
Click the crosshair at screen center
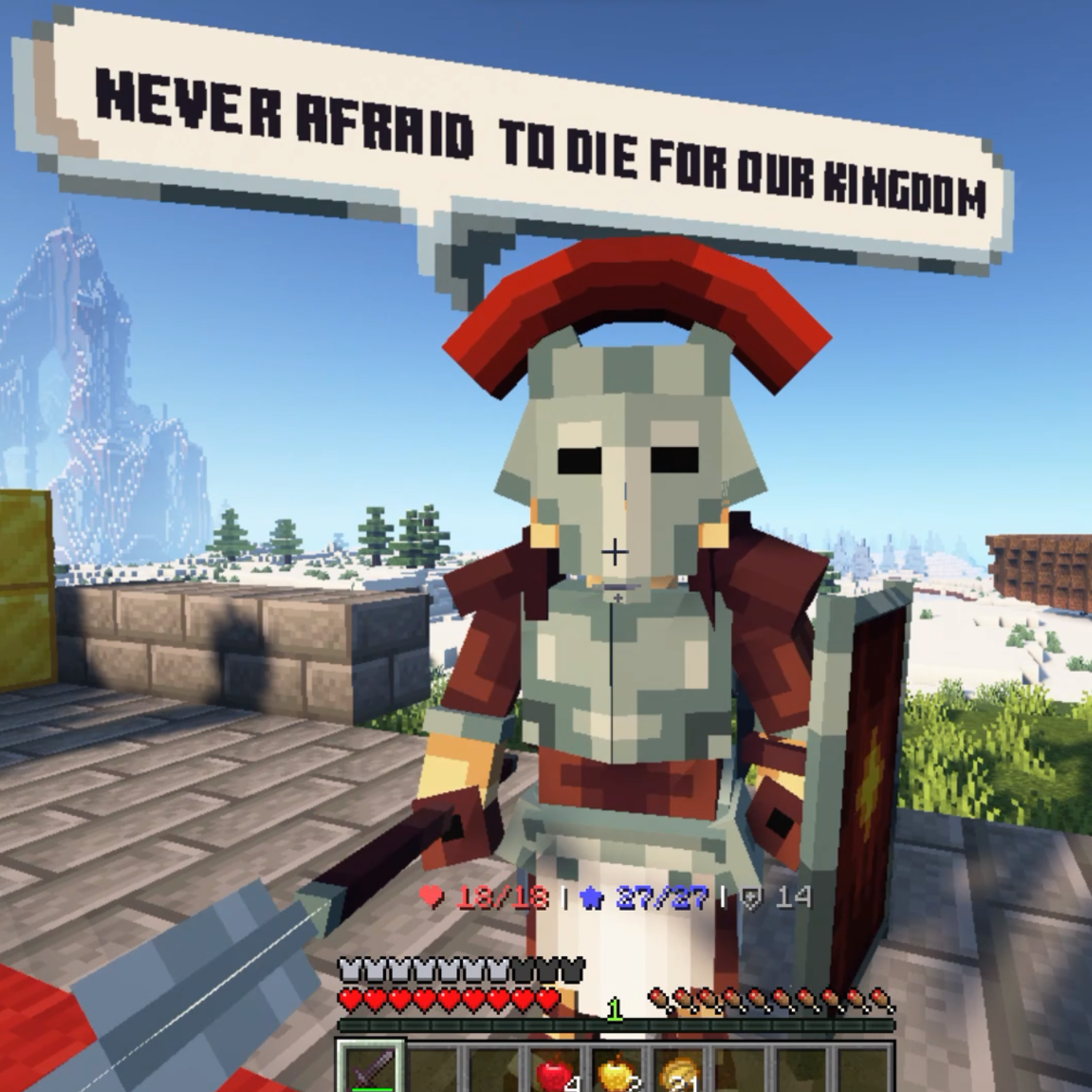(617, 553)
